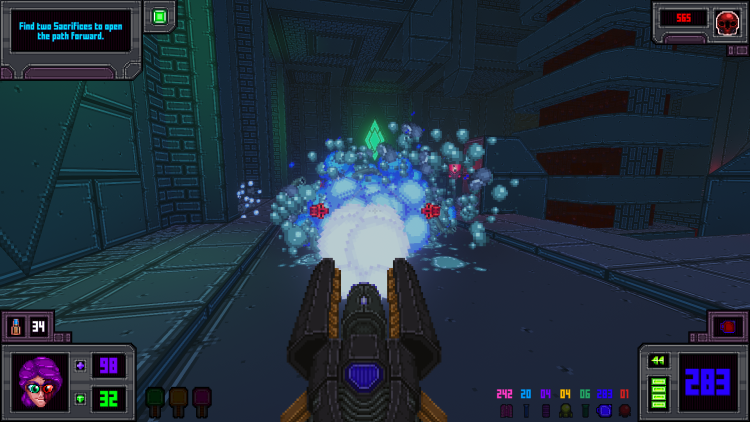Click the green stacked battery bars icon
The image size is (750, 422).
click(x=659, y=392)
